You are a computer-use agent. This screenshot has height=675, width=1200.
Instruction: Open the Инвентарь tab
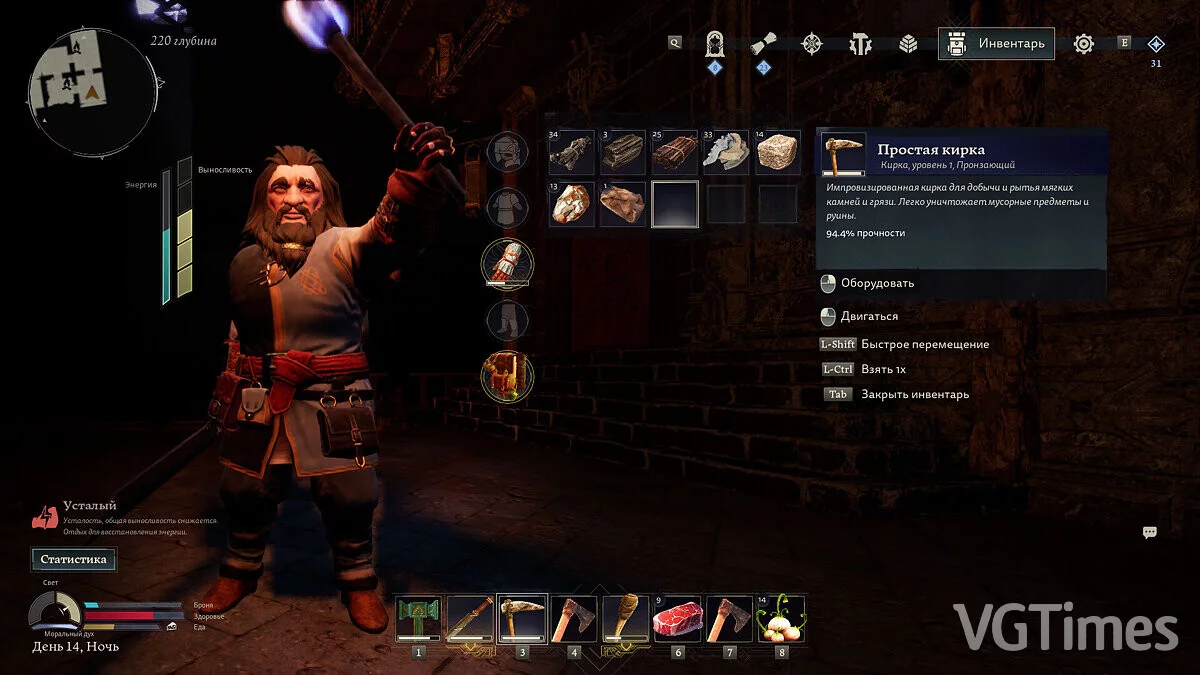point(996,44)
